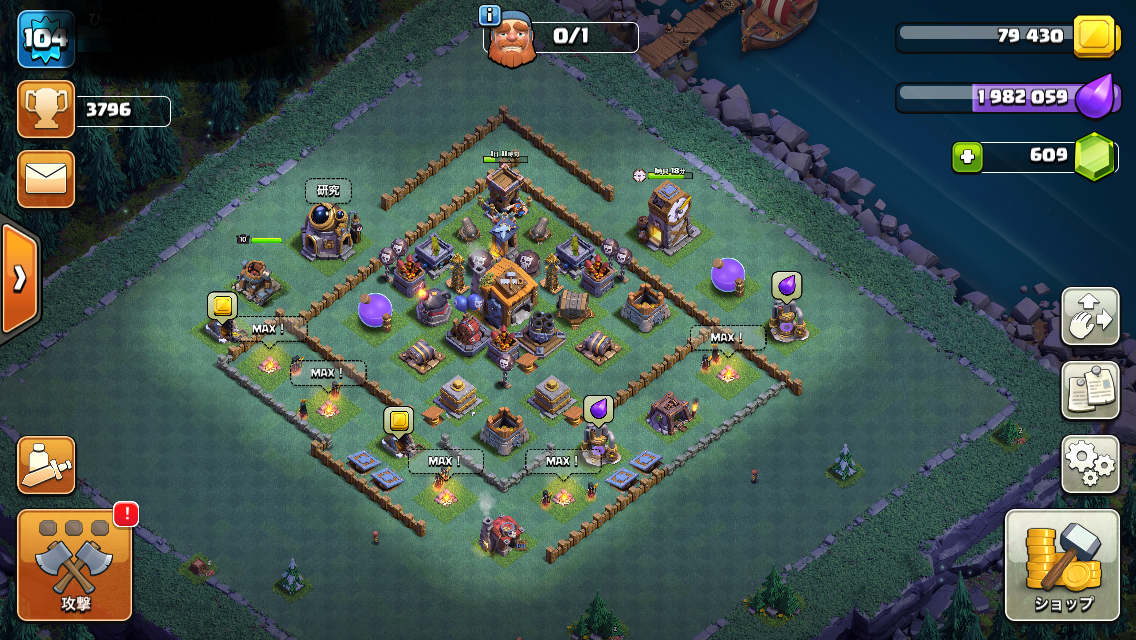
Task: Open the settings gear menu
Action: tap(1090, 464)
